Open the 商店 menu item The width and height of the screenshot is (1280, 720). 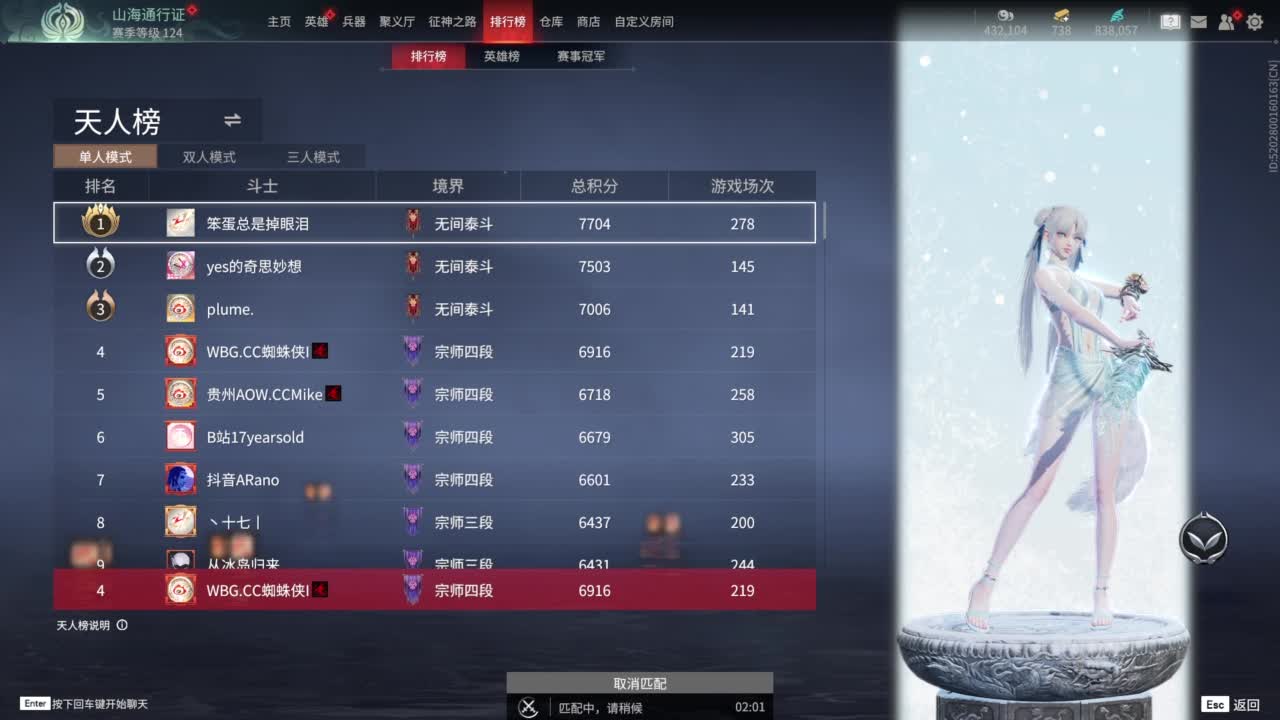pyautogui.click(x=588, y=21)
